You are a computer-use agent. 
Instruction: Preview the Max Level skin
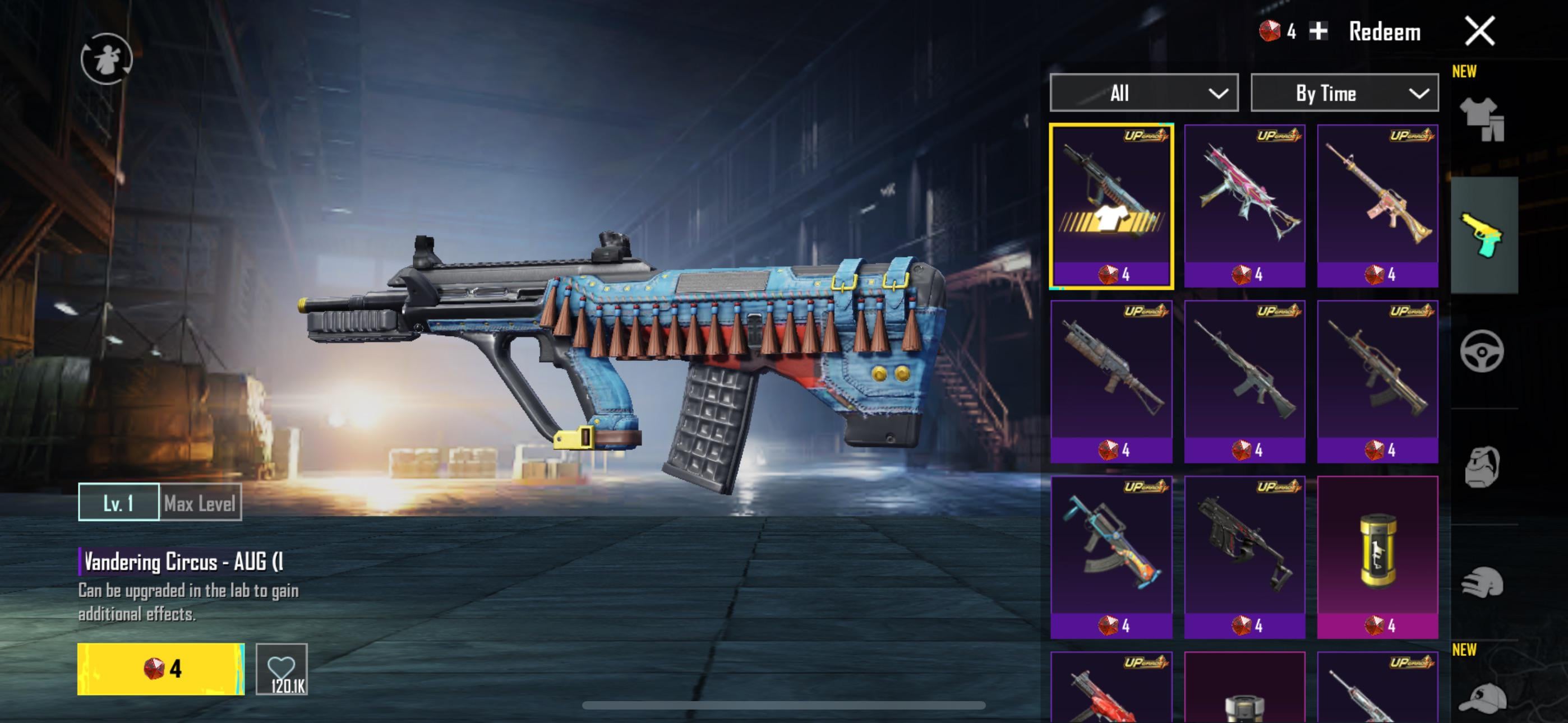pyautogui.click(x=200, y=503)
